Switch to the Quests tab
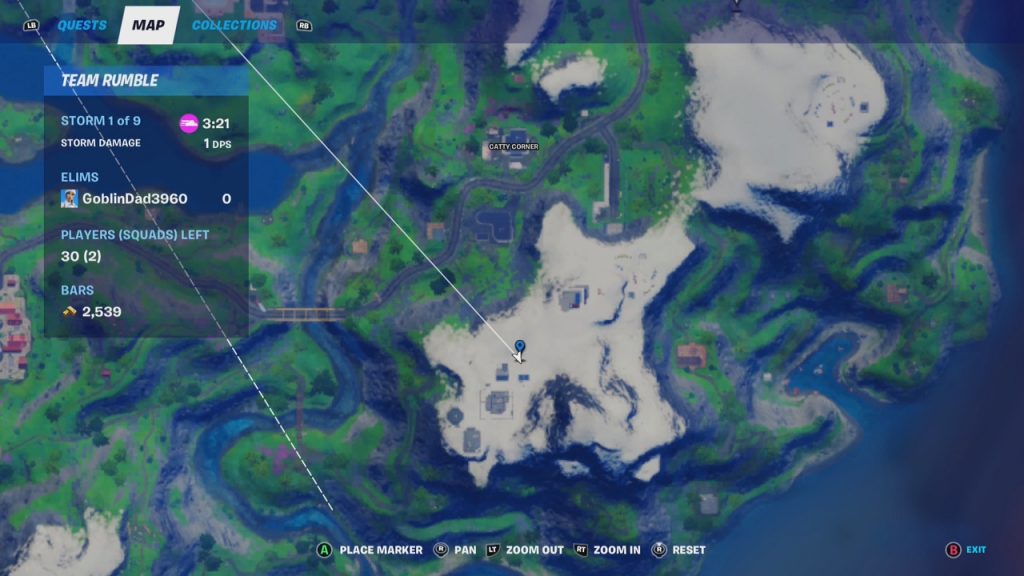The width and height of the screenshot is (1024, 576). tap(82, 25)
